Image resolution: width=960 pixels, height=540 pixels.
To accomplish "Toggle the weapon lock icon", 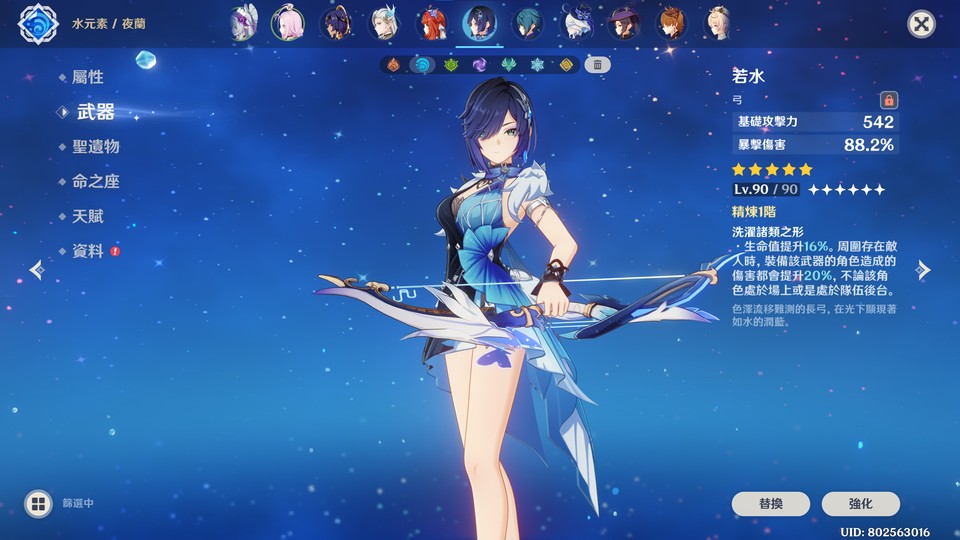I will [888, 100].
